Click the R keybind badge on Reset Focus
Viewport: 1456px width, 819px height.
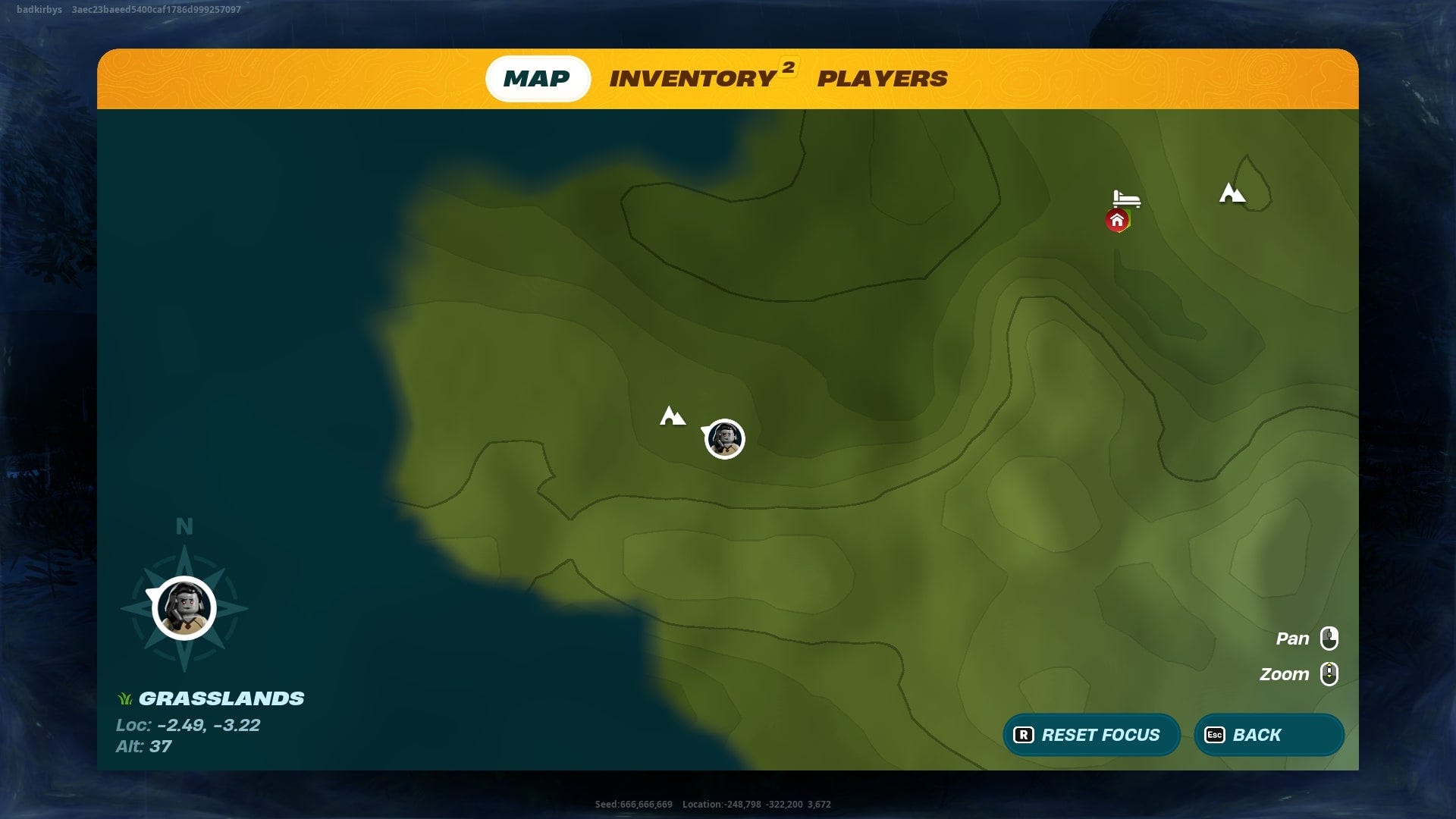1022,734
